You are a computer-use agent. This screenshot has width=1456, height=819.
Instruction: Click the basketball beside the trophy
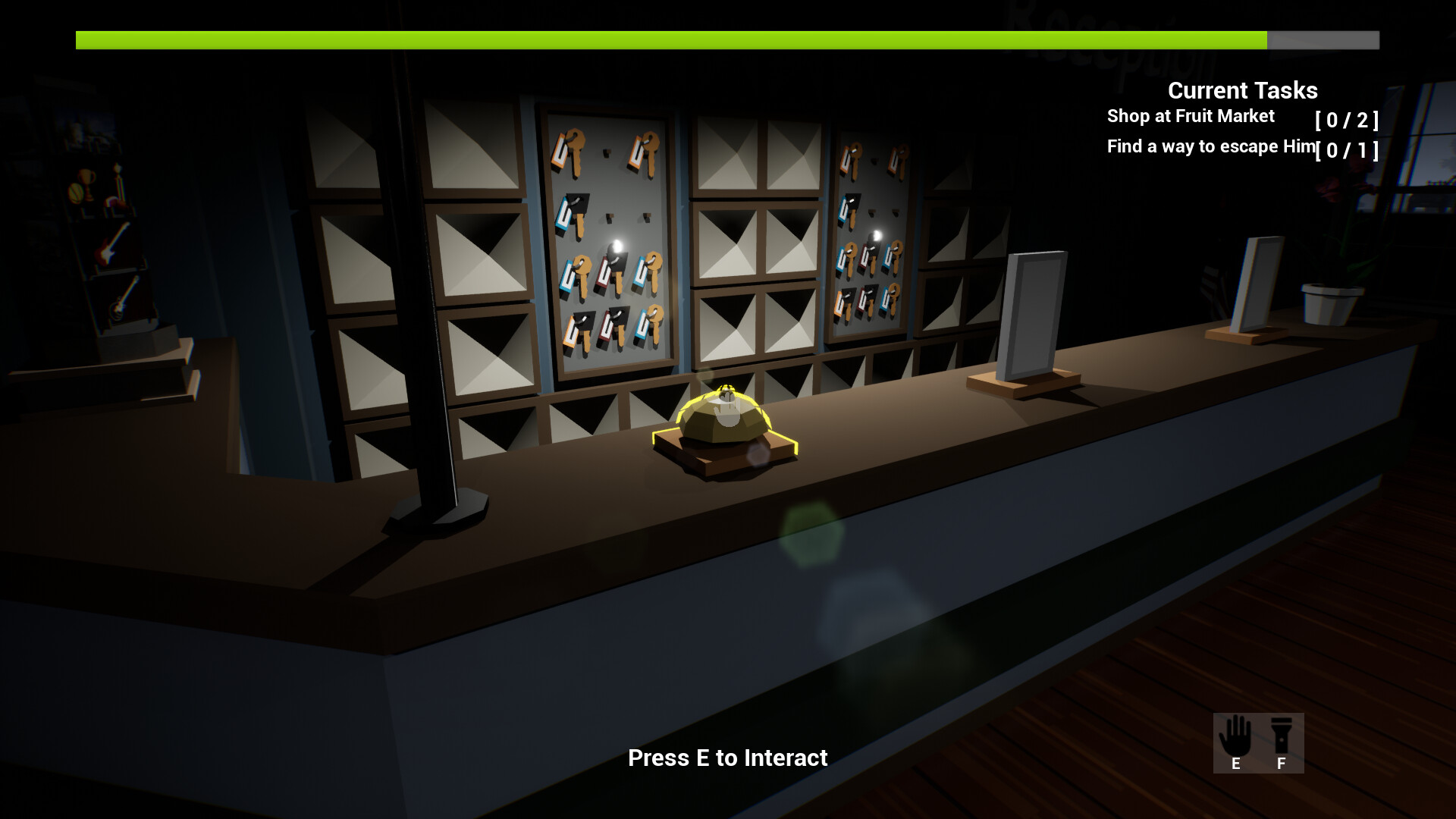point(76,194)
